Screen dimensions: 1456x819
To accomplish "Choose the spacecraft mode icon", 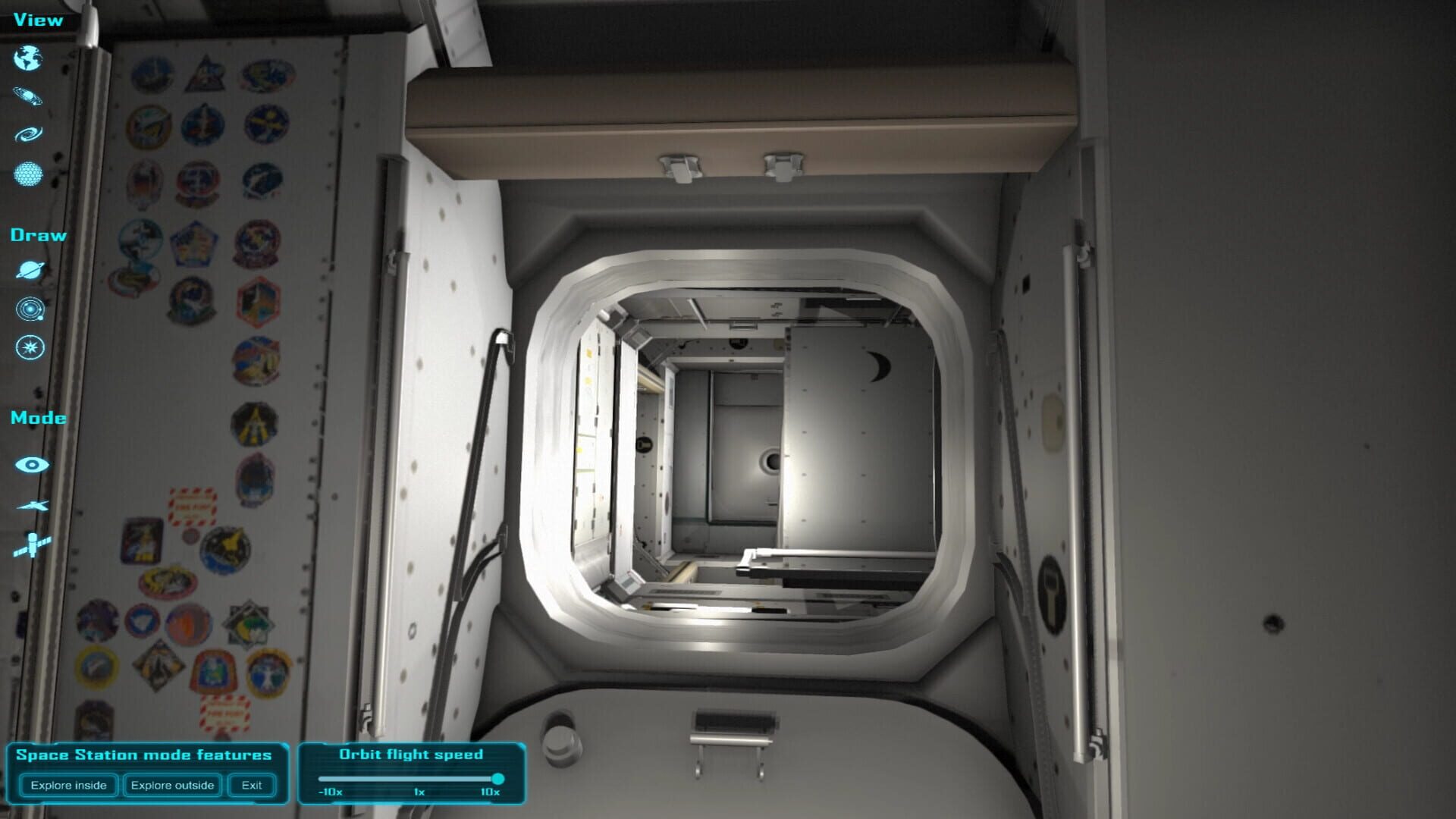I will pos(30,504).
